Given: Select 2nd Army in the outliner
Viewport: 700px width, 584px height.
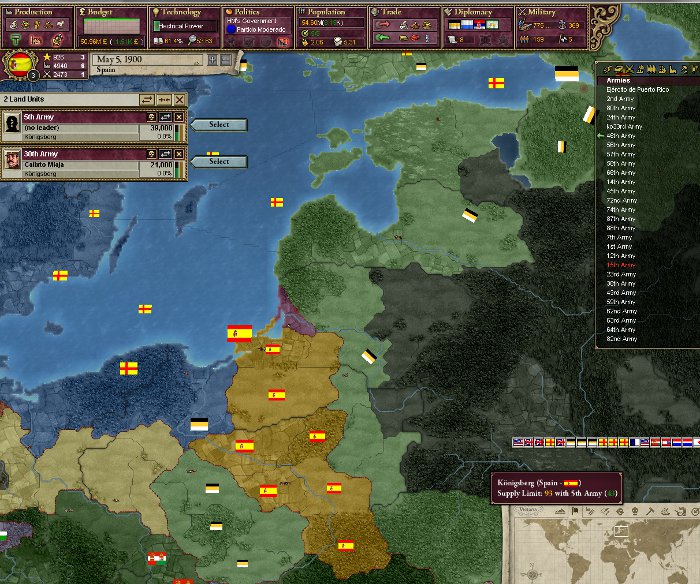Looking at the screenshot, I should [620, 99].
